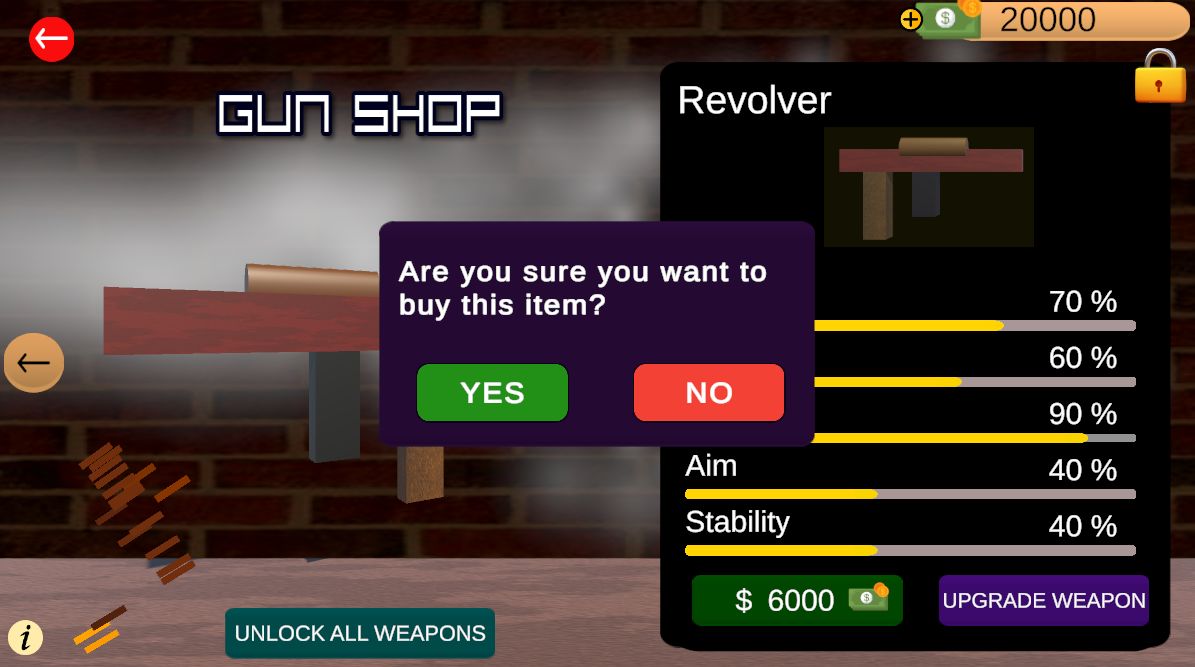Select the Revolver preview thumbnail
The height and width of the screenshot is (667, 1195).
tap(928, 186)
